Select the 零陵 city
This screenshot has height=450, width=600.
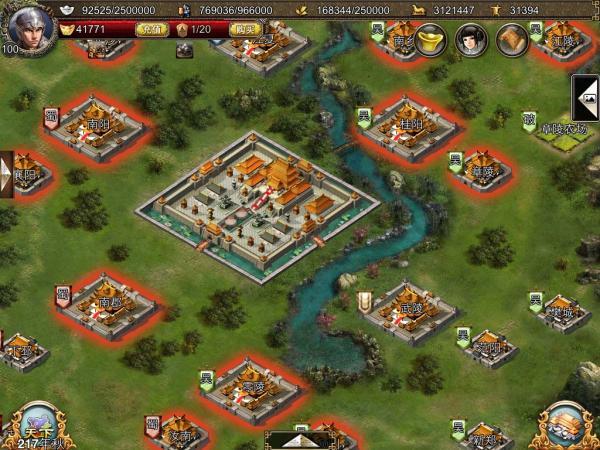coord(250,387)
